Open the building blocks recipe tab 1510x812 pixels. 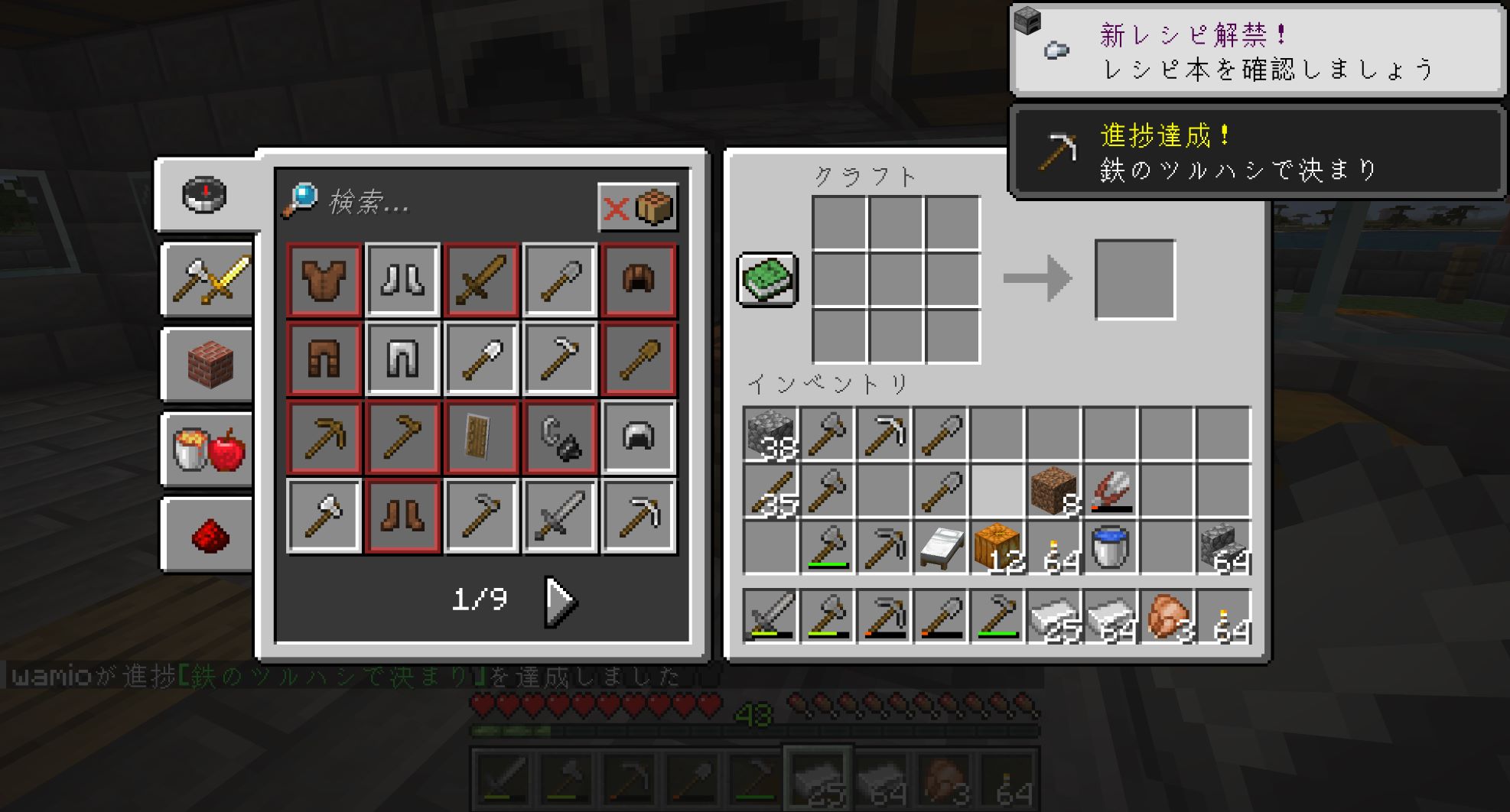tap(208, 365)
